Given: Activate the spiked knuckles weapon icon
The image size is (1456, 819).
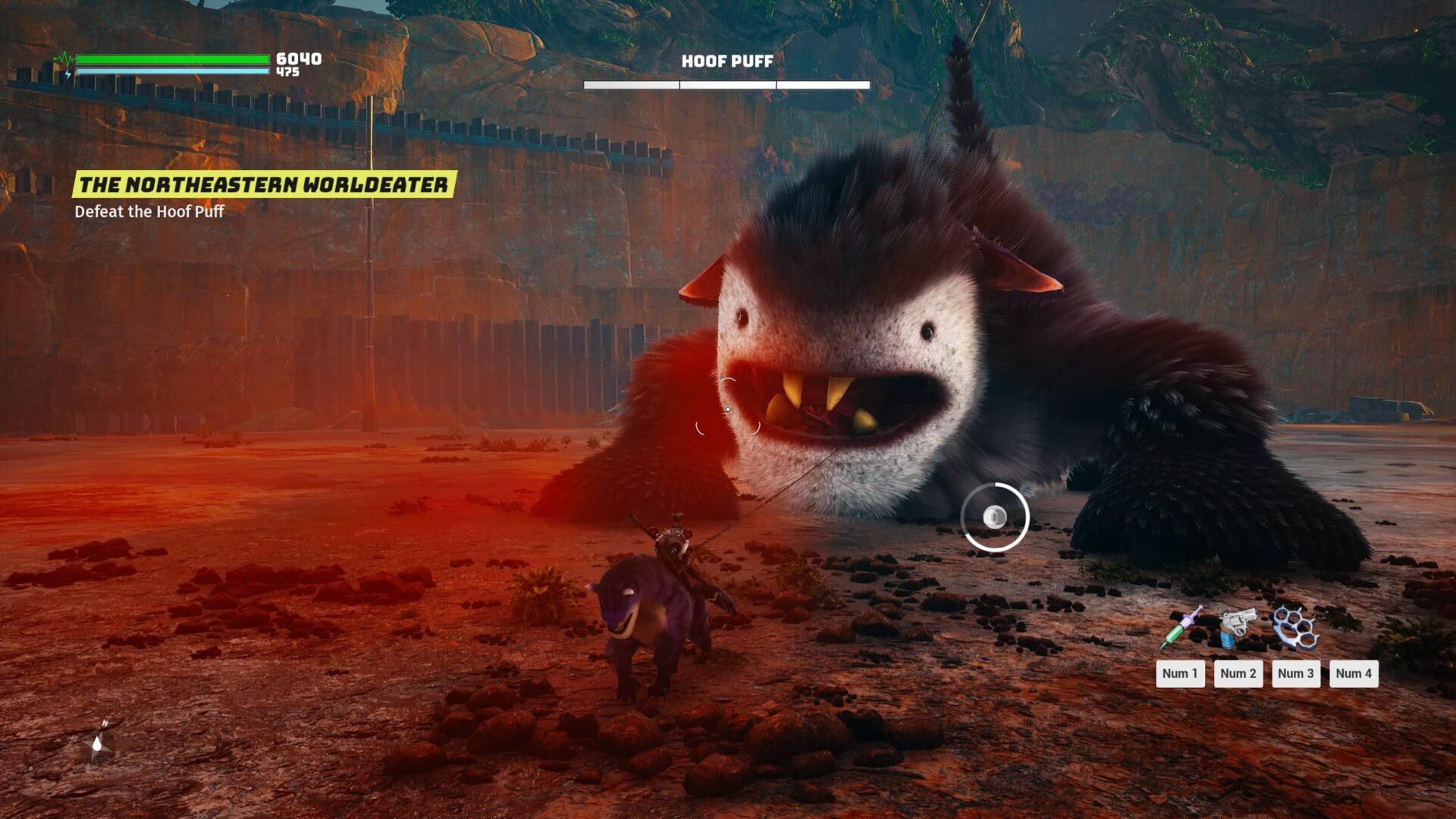Looking at the screenshot, I should point(1295,627).
